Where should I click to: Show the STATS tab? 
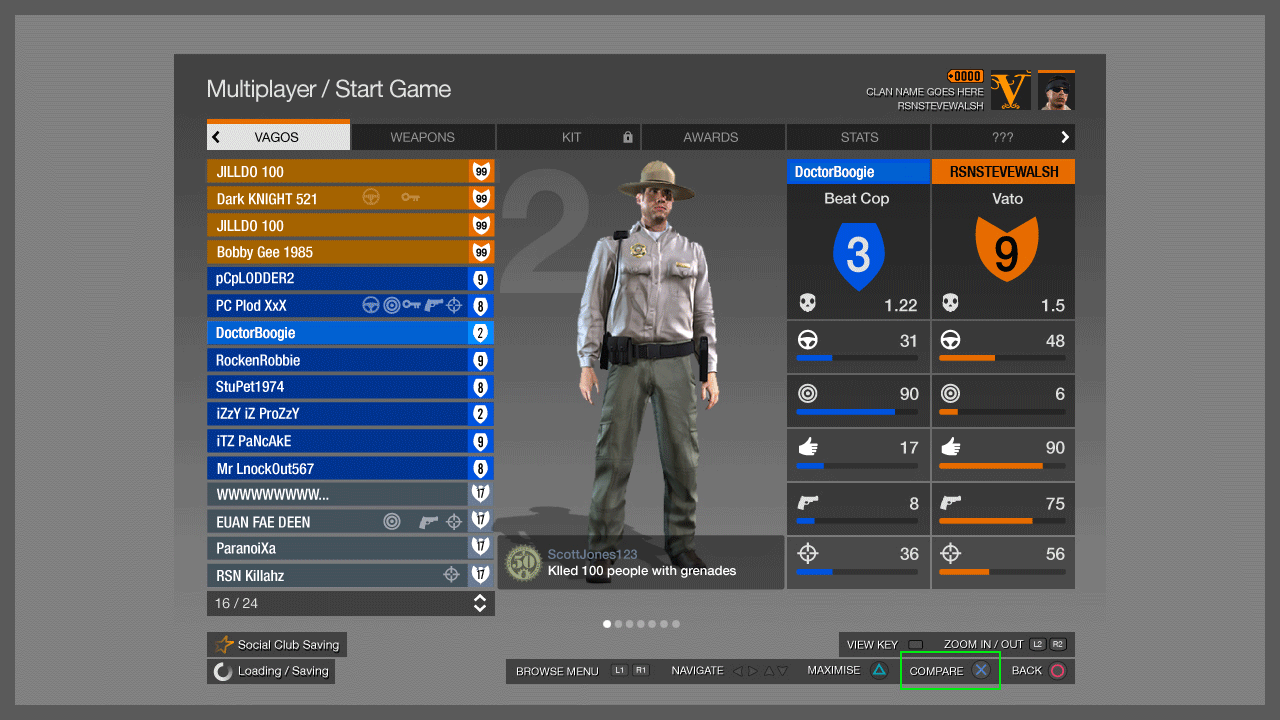coord(859,137)
